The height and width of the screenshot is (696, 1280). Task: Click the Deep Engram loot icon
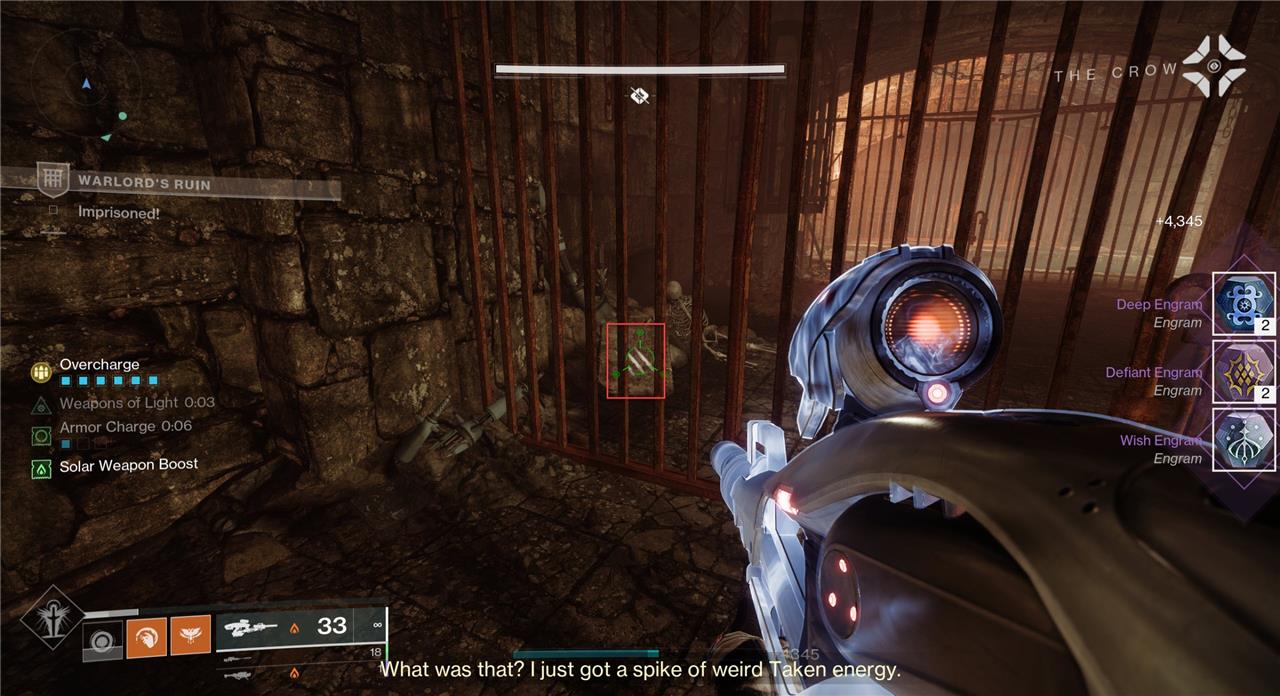[x=1244, y=304]
